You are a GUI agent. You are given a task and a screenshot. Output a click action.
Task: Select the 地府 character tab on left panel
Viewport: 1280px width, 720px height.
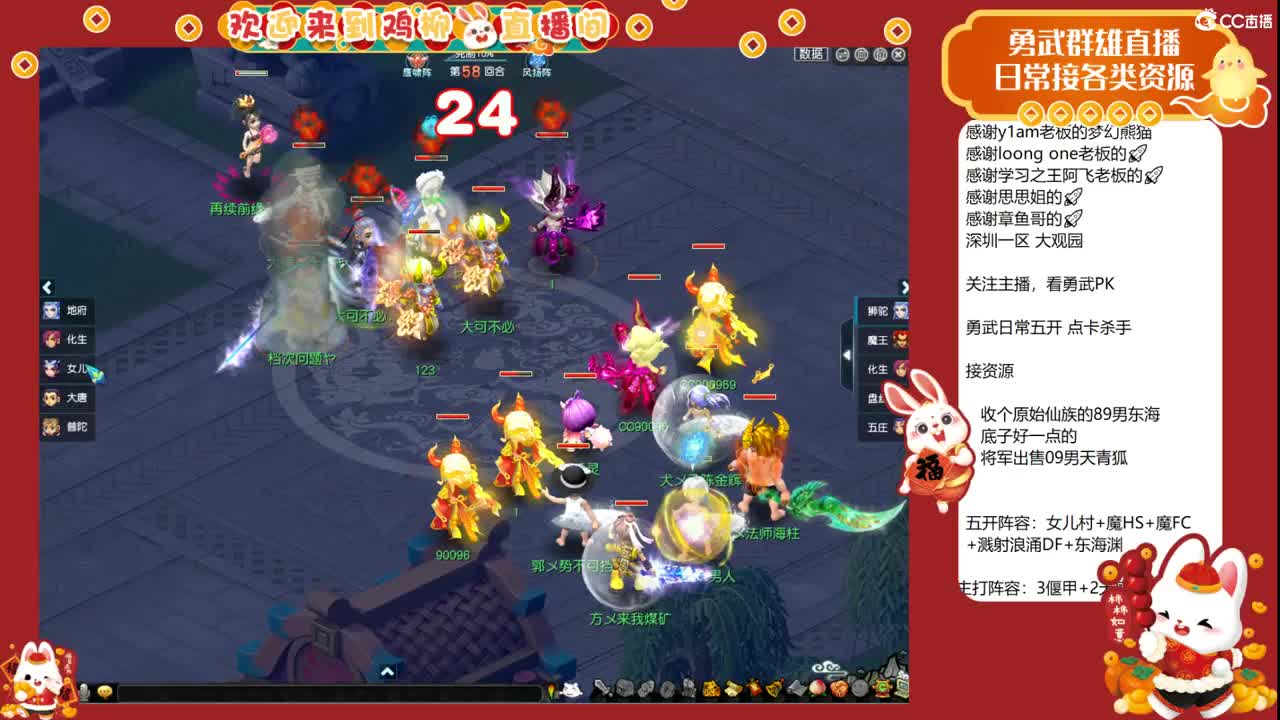click(68, 311)
